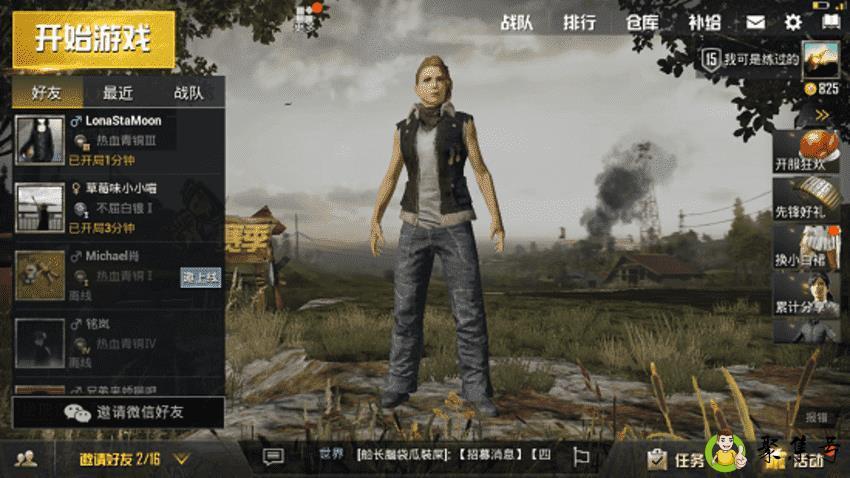The width and height of the screenshot is (850, 478).
Task: Invite WeChat friends with 邀请微信好友
Action: tap(118, 412)
